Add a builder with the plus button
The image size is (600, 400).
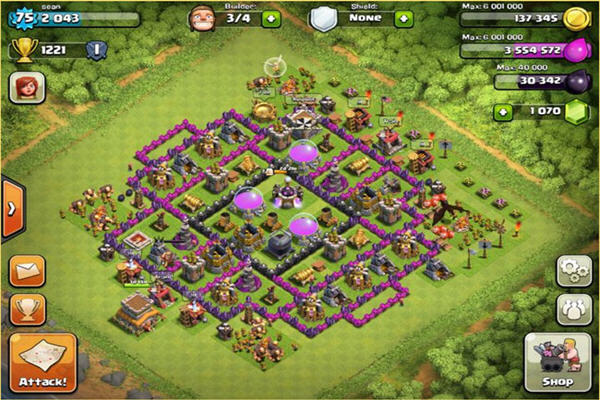pos(270,17)
